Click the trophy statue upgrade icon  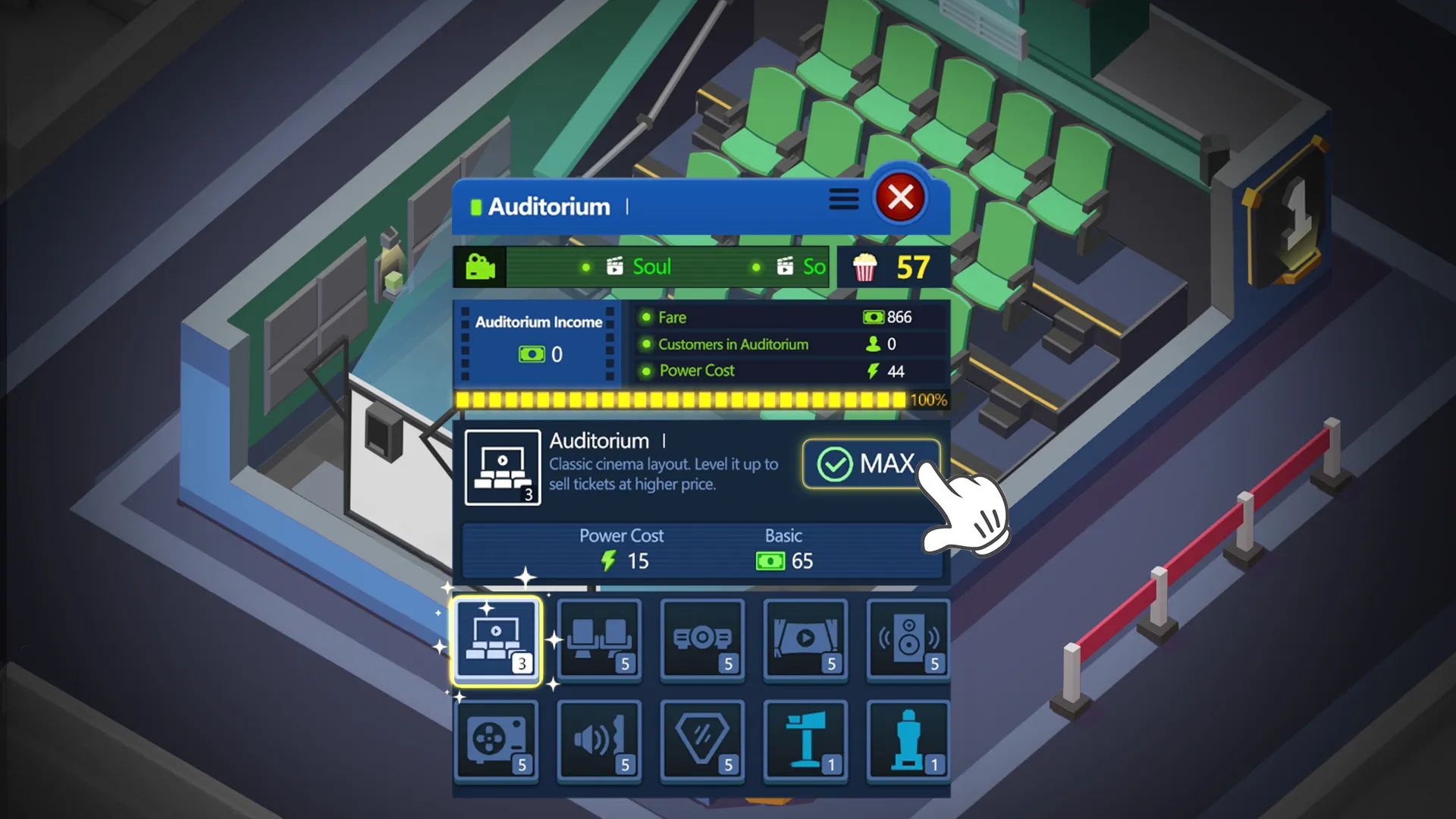pyautogui.click(x=908, y=742)
